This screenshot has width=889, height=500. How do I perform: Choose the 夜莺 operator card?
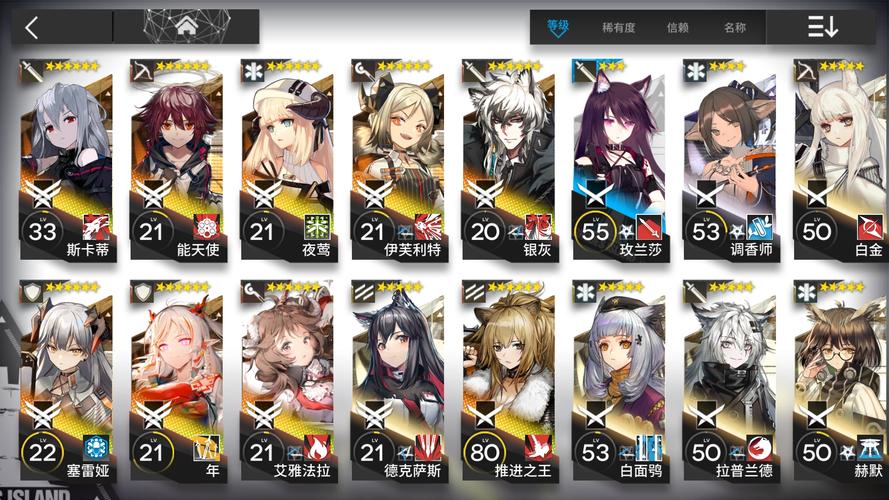(288, 160)
